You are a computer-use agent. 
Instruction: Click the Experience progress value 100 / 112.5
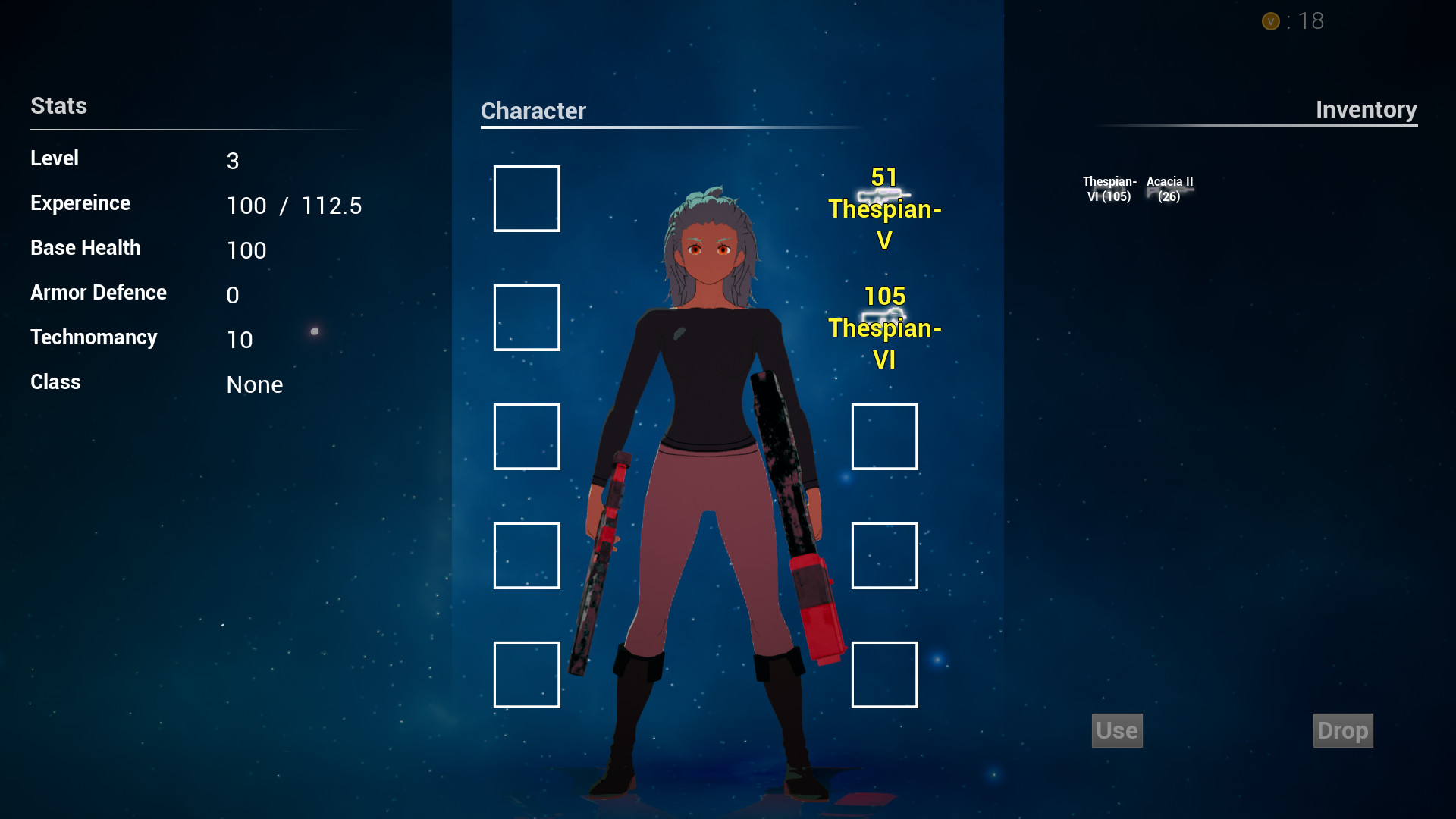point(294,205)
